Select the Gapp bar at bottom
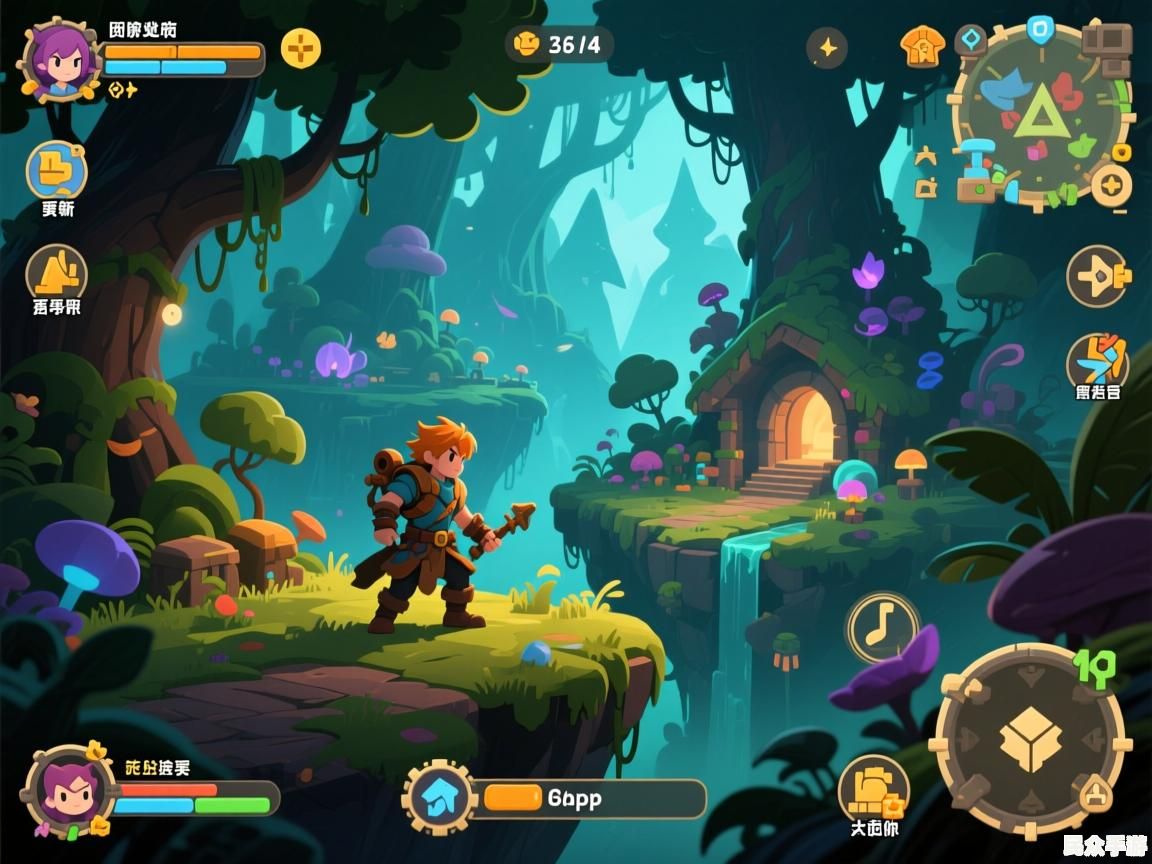This screenshot has width=1152, height=864. click(x=590, y=798)
